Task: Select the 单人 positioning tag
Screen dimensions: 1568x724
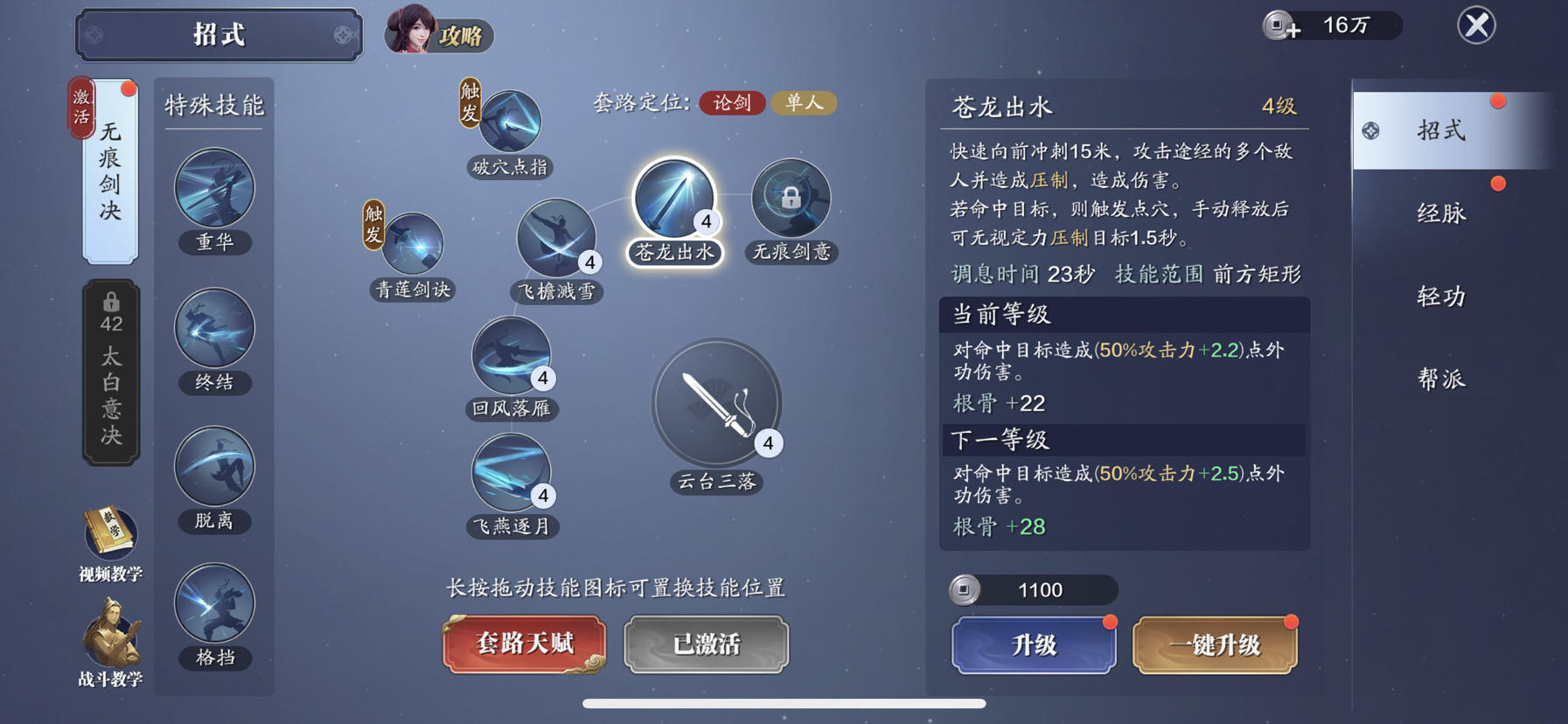Action: (804, 103)
